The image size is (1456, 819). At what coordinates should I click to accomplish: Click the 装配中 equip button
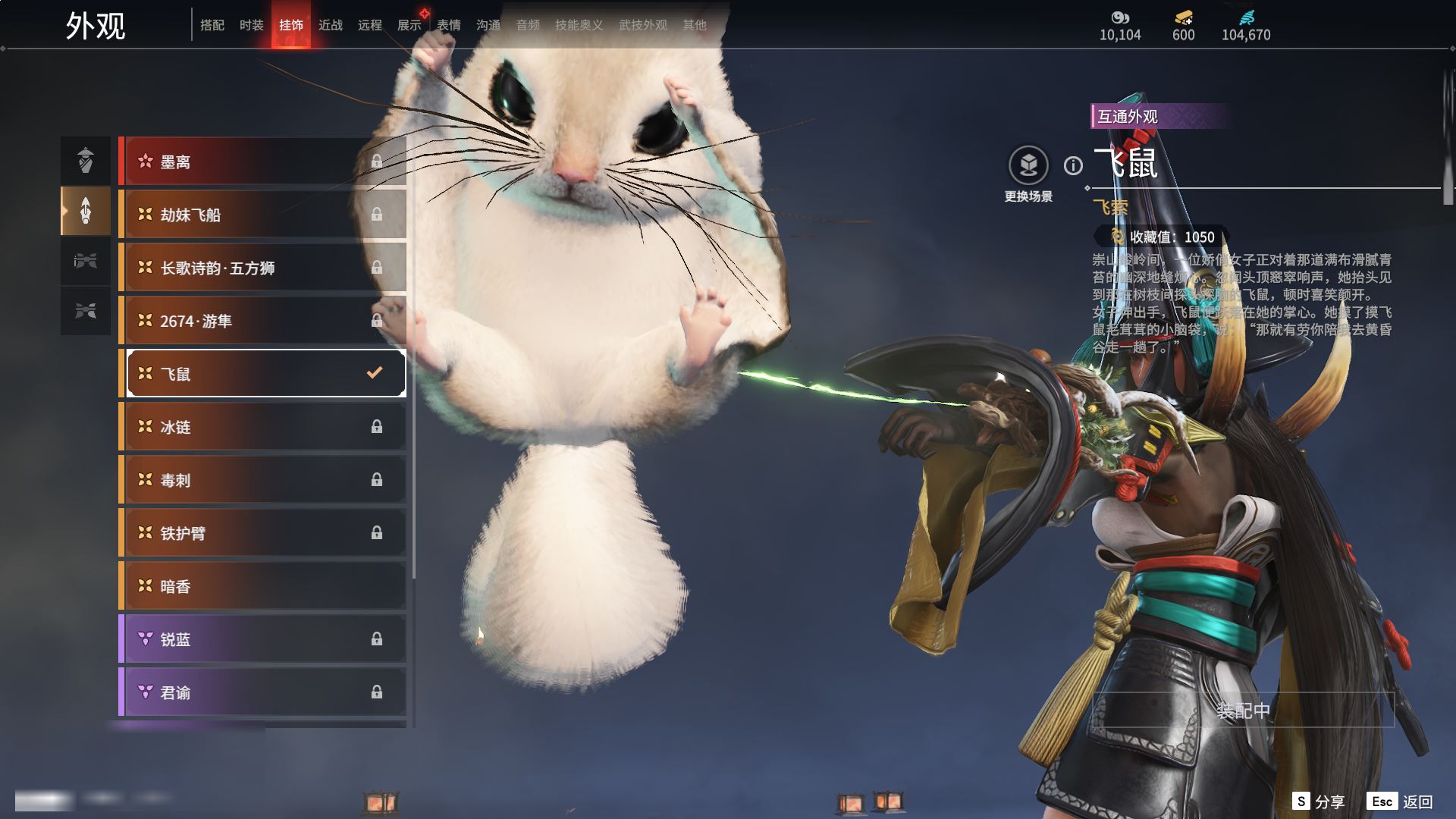coord(1243,711)
